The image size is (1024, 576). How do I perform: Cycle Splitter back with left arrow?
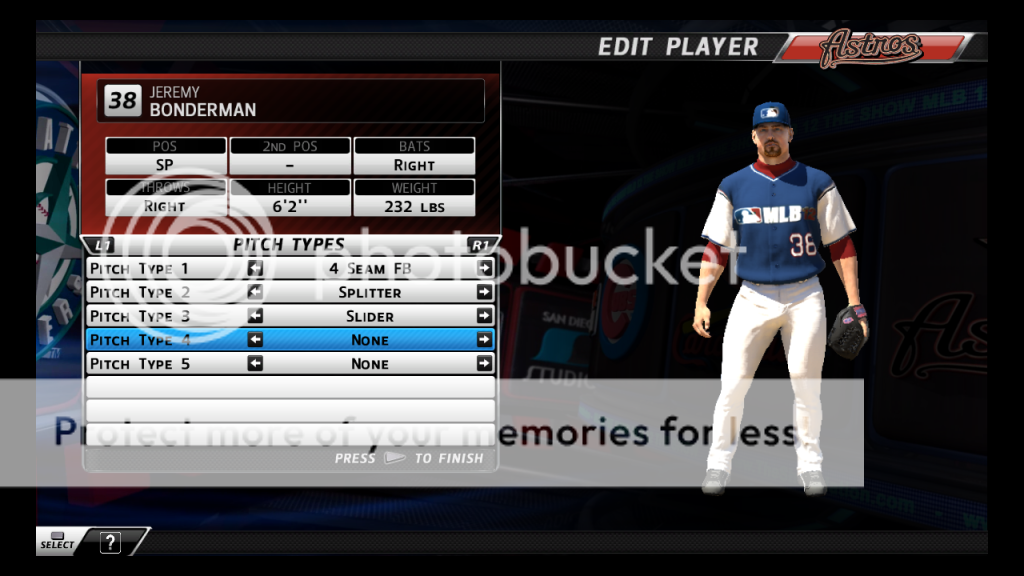pos(256,292)
